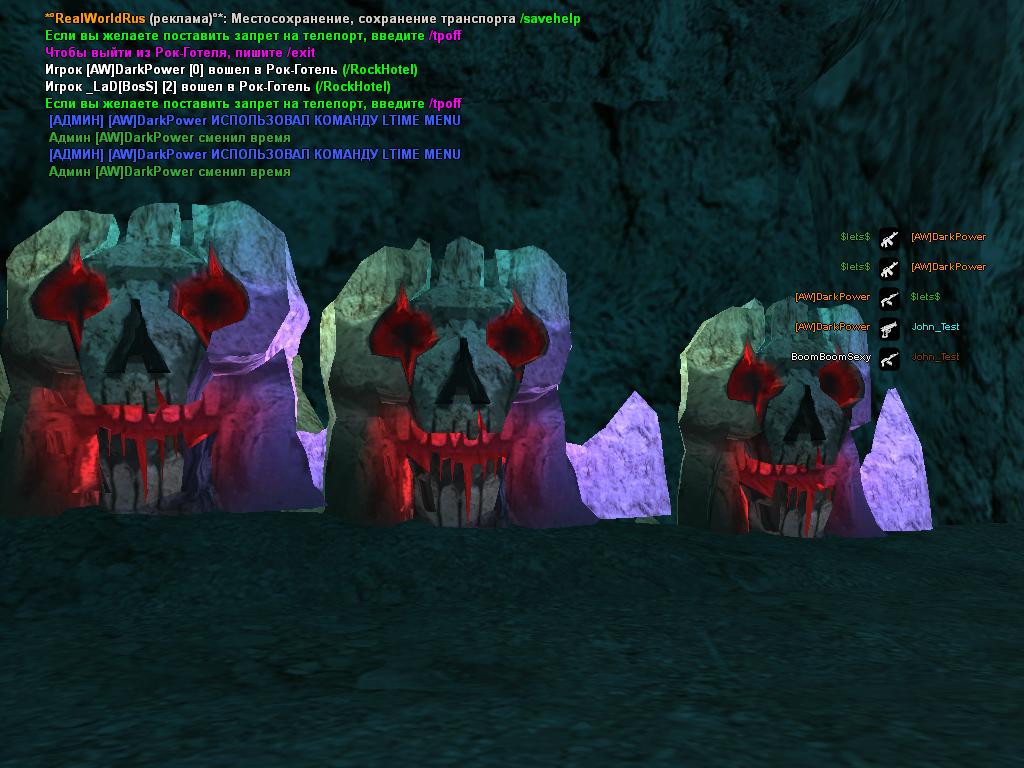Click the RealWorldRus advert chat line
The width and height of the screenshot is (1024, 768).
312,19
